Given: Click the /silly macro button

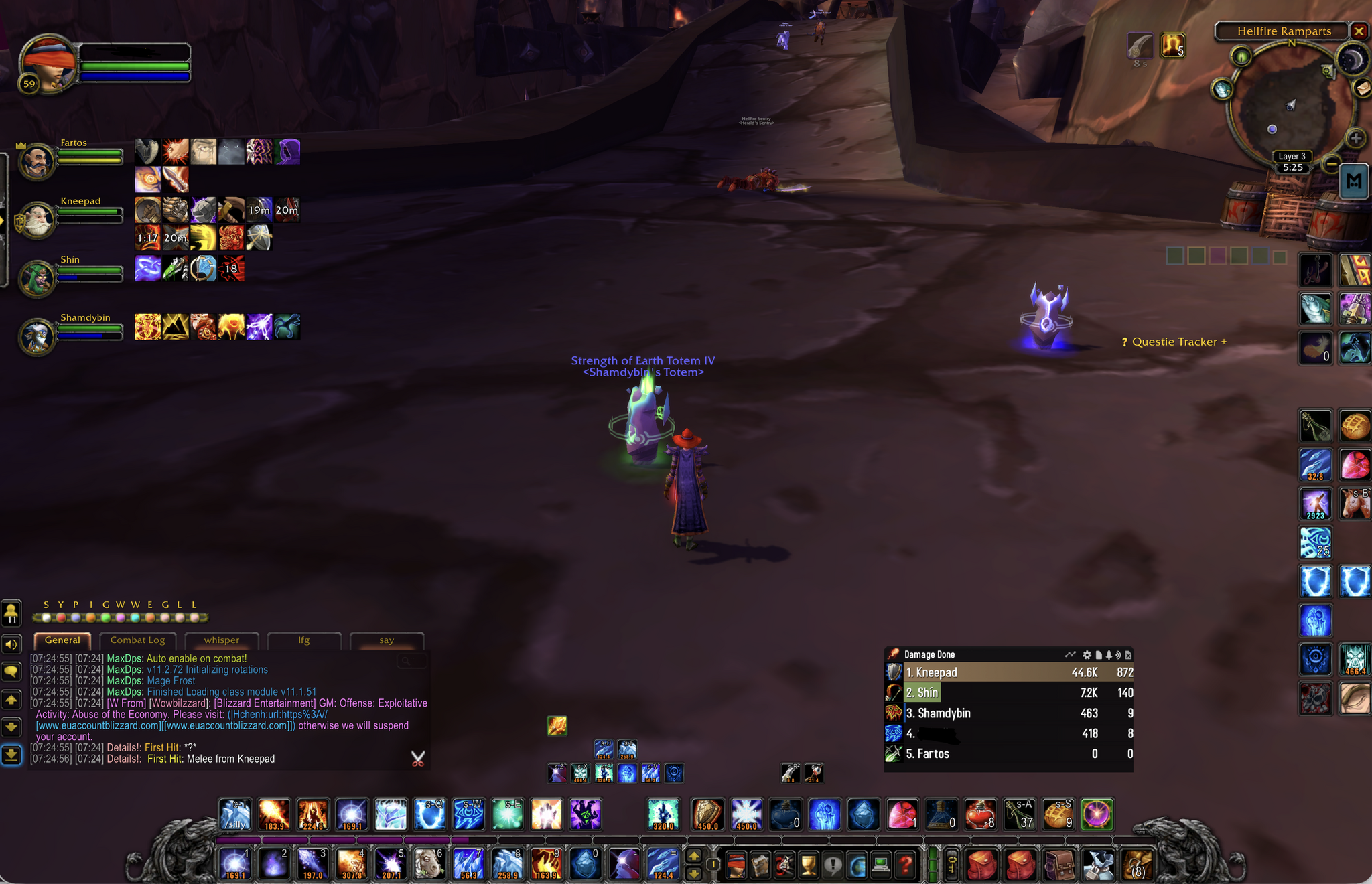Looking at the screenshot, I should [235, 815].
